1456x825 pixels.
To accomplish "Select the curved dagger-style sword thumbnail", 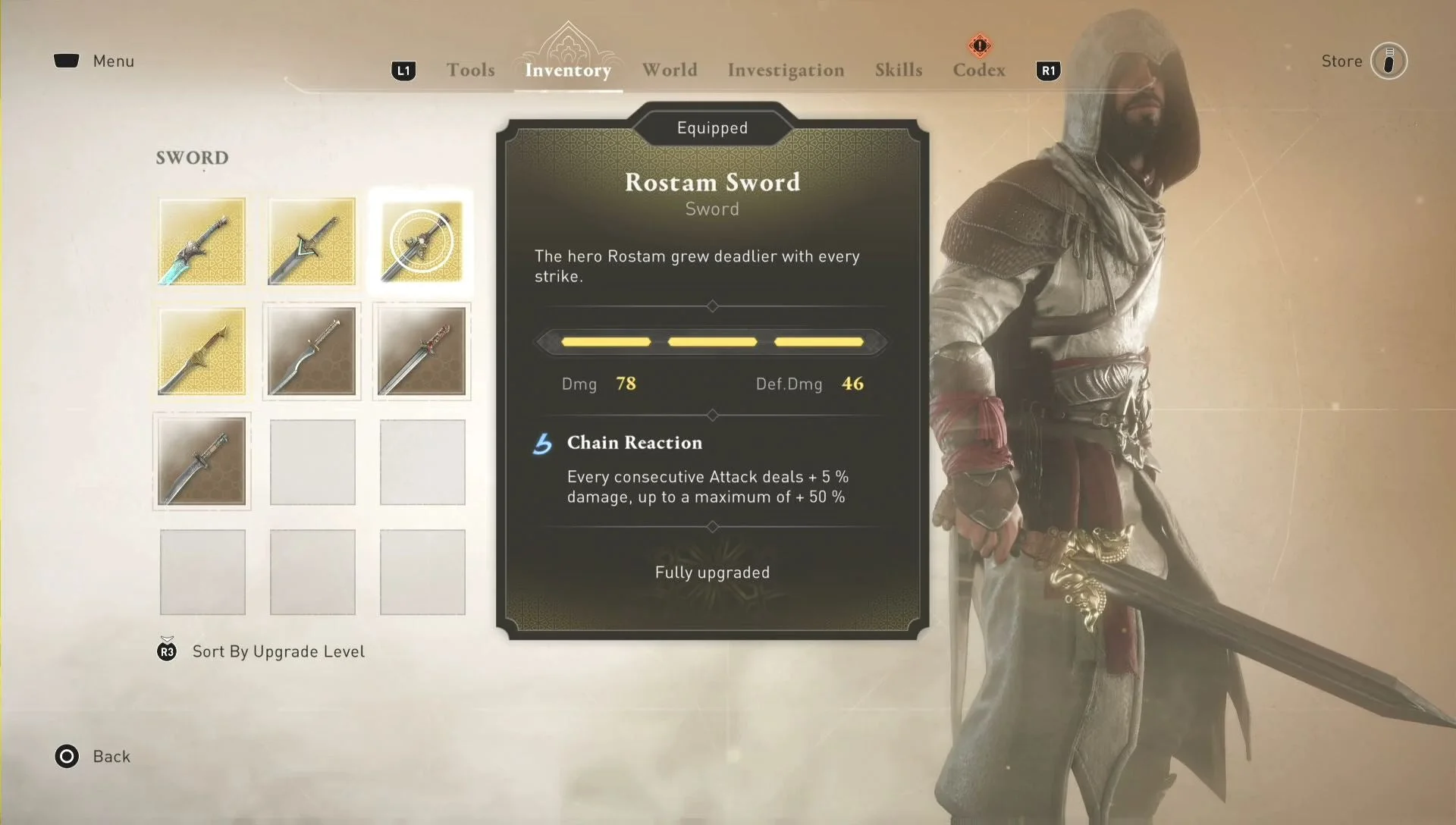I will click(x=202, y=462).
